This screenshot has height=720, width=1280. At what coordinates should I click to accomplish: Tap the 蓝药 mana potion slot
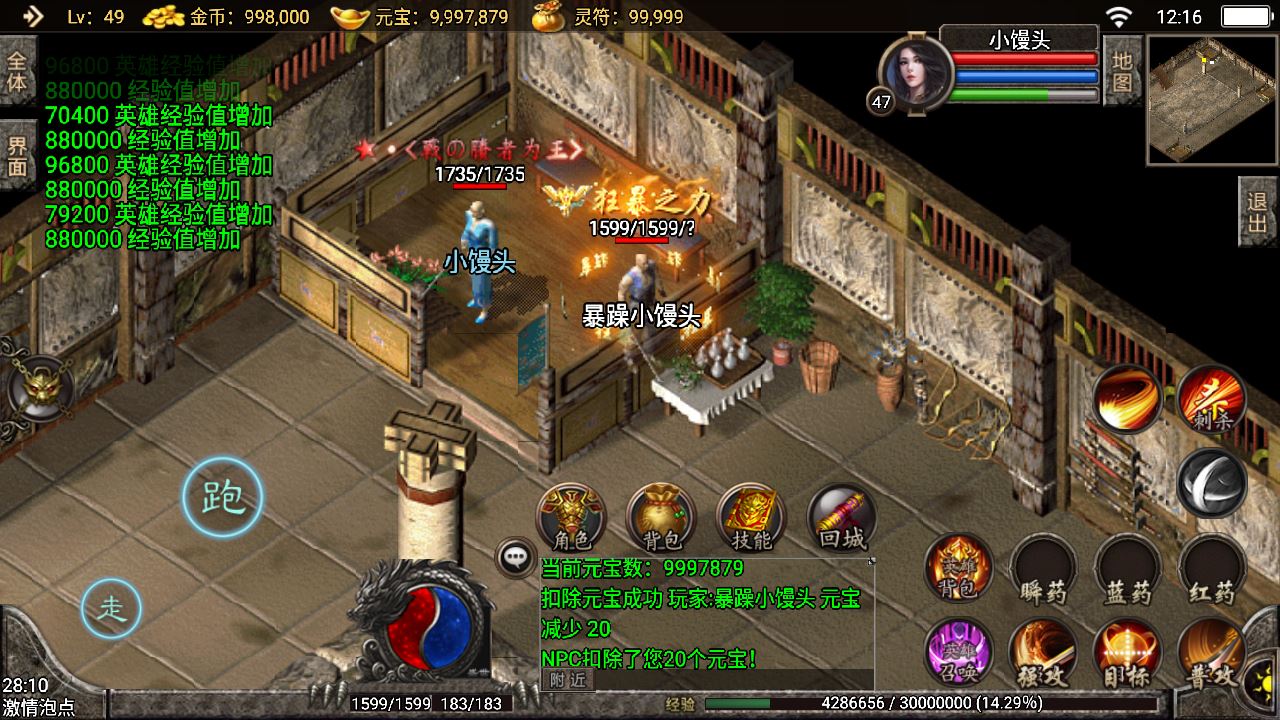(1129, 568)
